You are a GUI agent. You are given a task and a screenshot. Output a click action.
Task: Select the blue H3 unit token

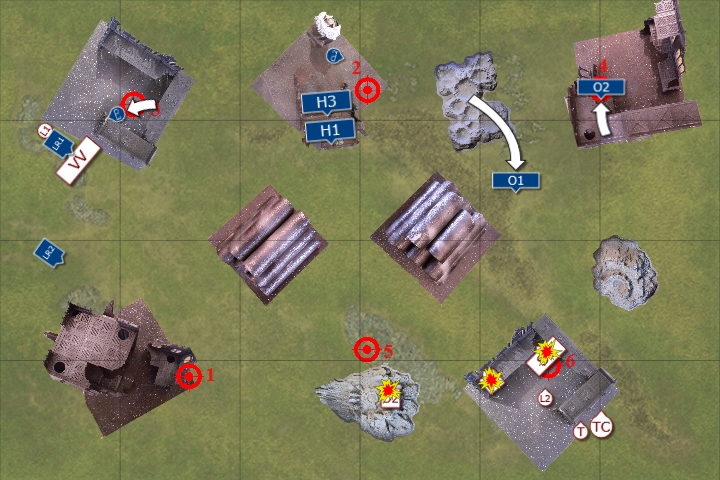[x=326, y=102]
